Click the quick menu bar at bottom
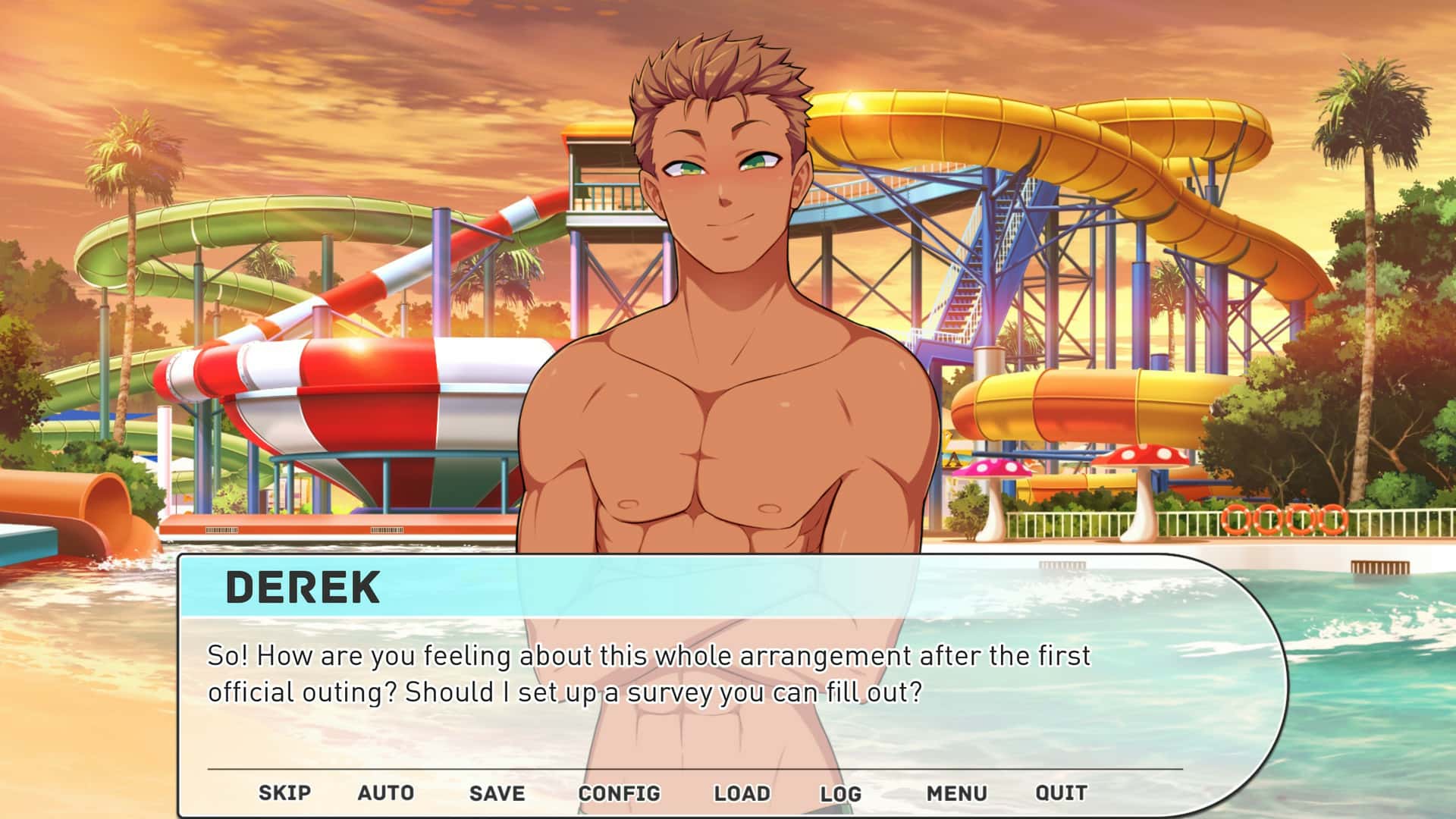The image size is (1456, 819). click(x=667, y=792)
